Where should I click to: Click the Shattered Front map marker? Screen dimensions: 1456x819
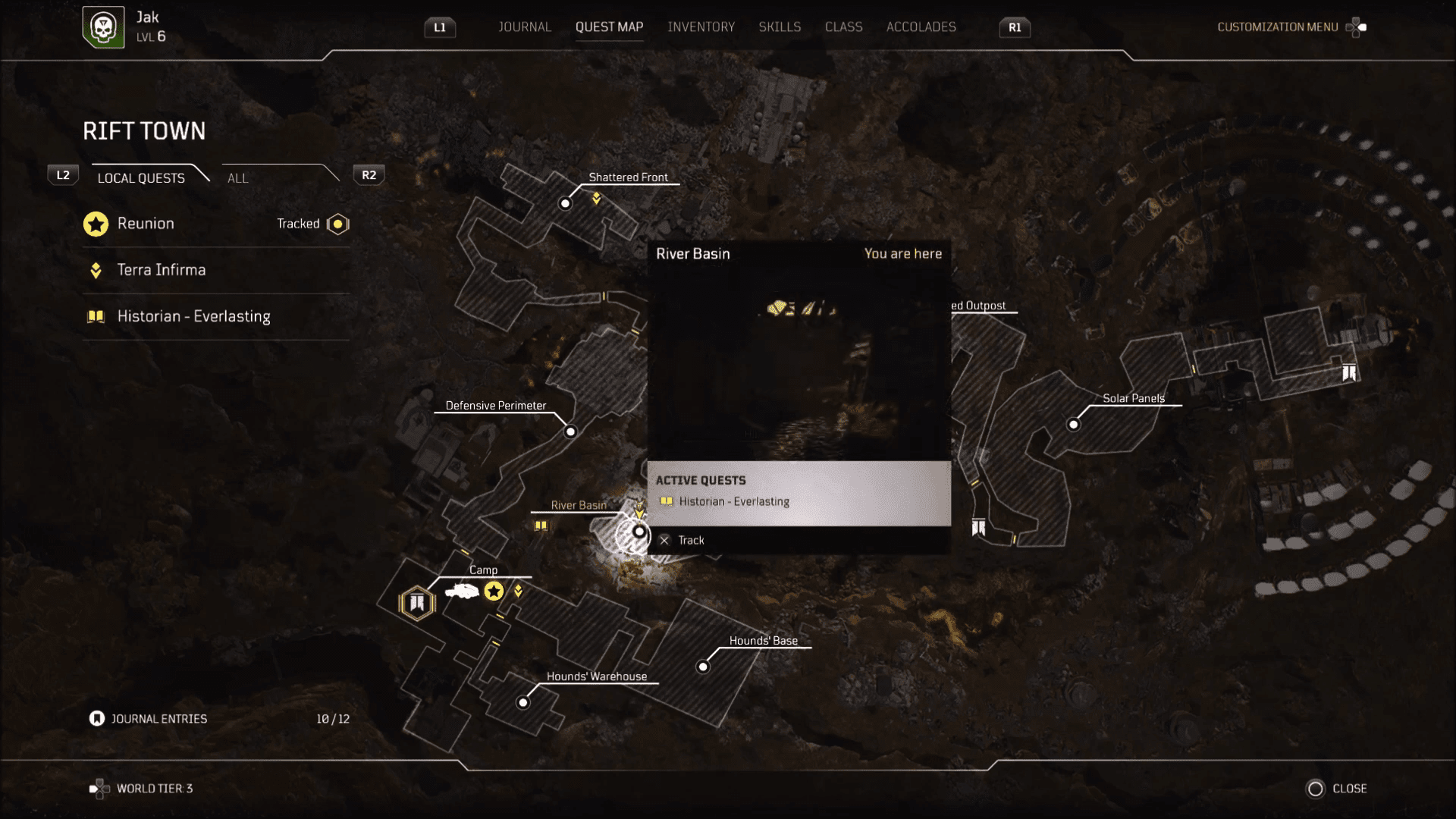point(565,203)
